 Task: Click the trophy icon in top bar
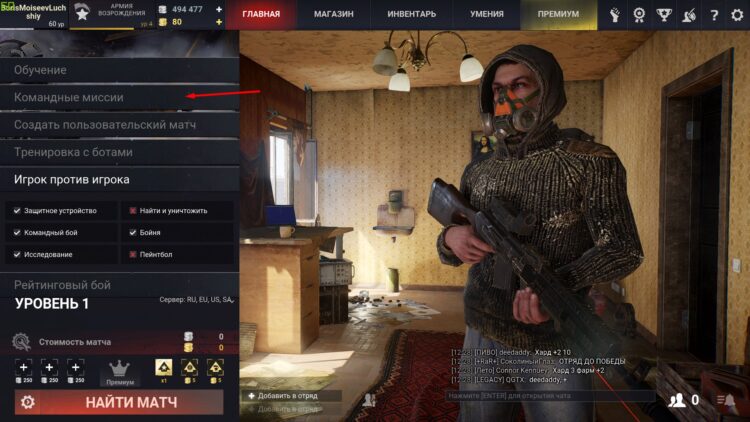664,15
